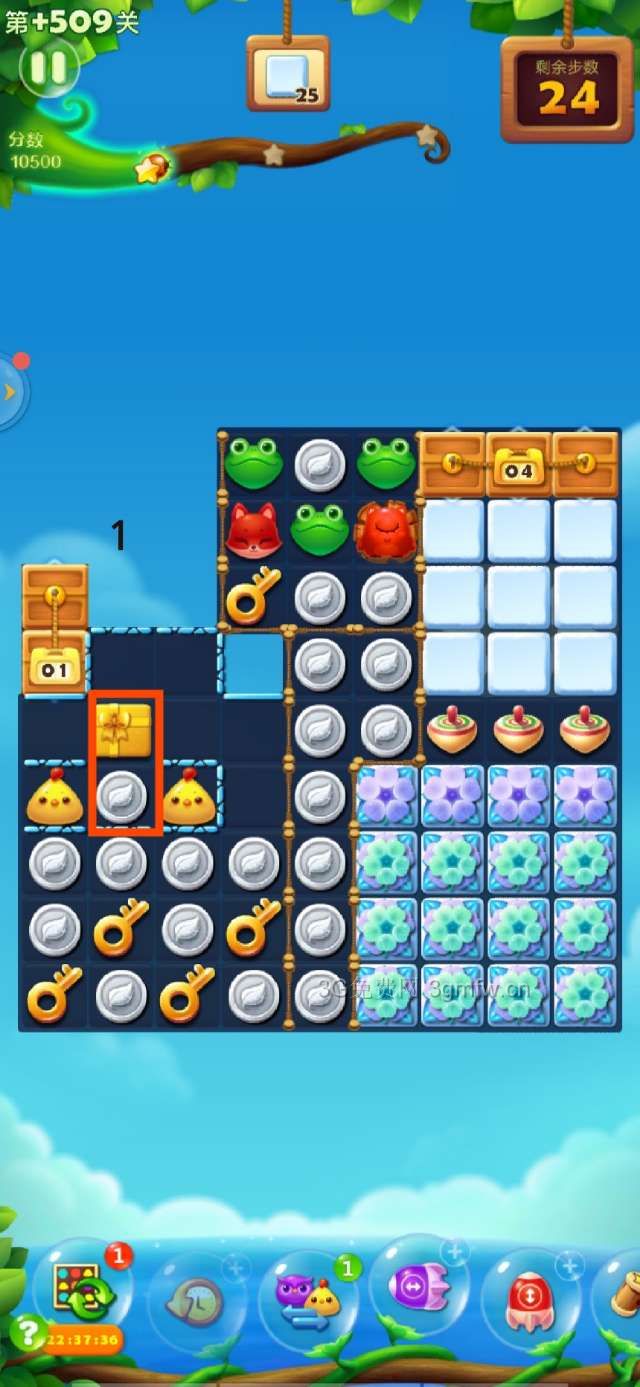Open the green question mark help

pos(27,1332)
